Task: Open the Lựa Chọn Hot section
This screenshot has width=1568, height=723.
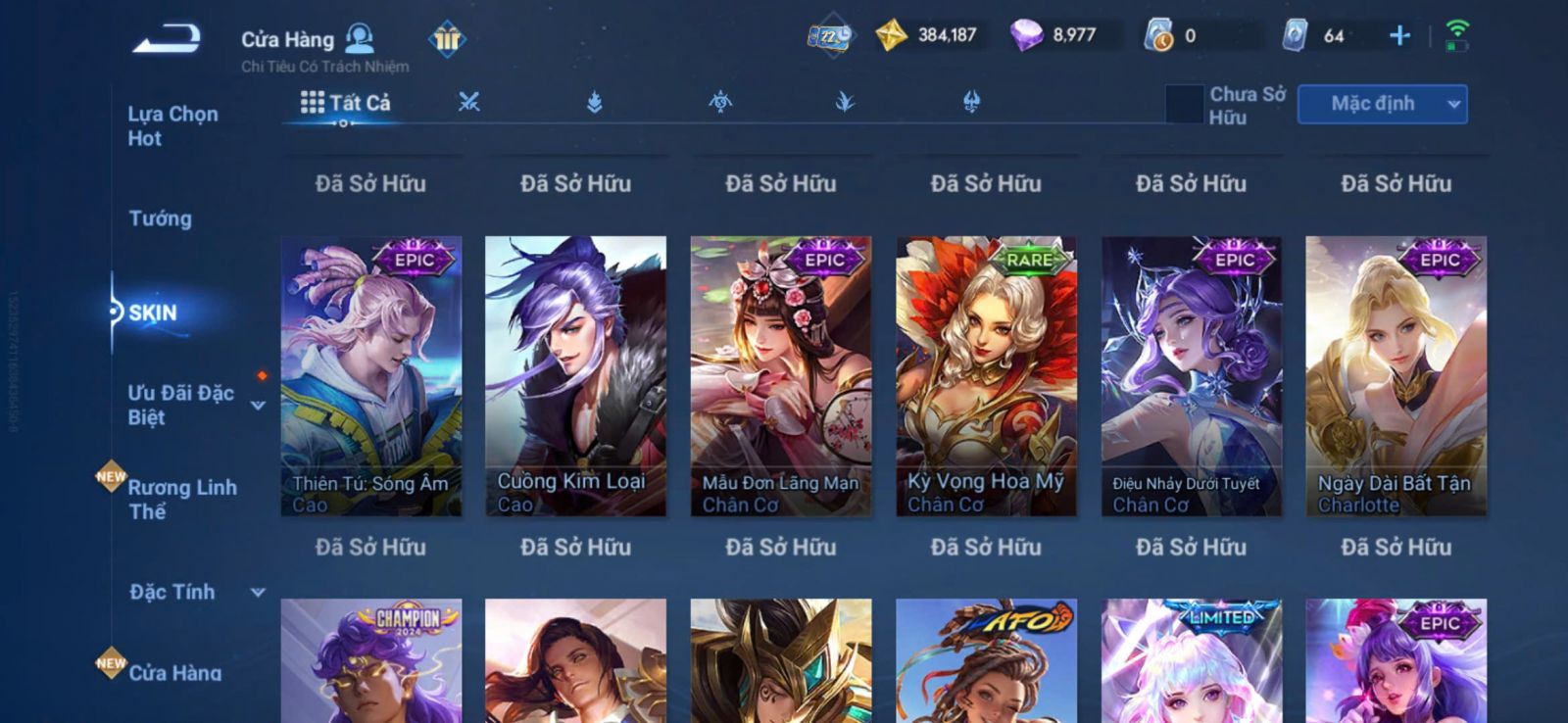Action: point(172,125)
